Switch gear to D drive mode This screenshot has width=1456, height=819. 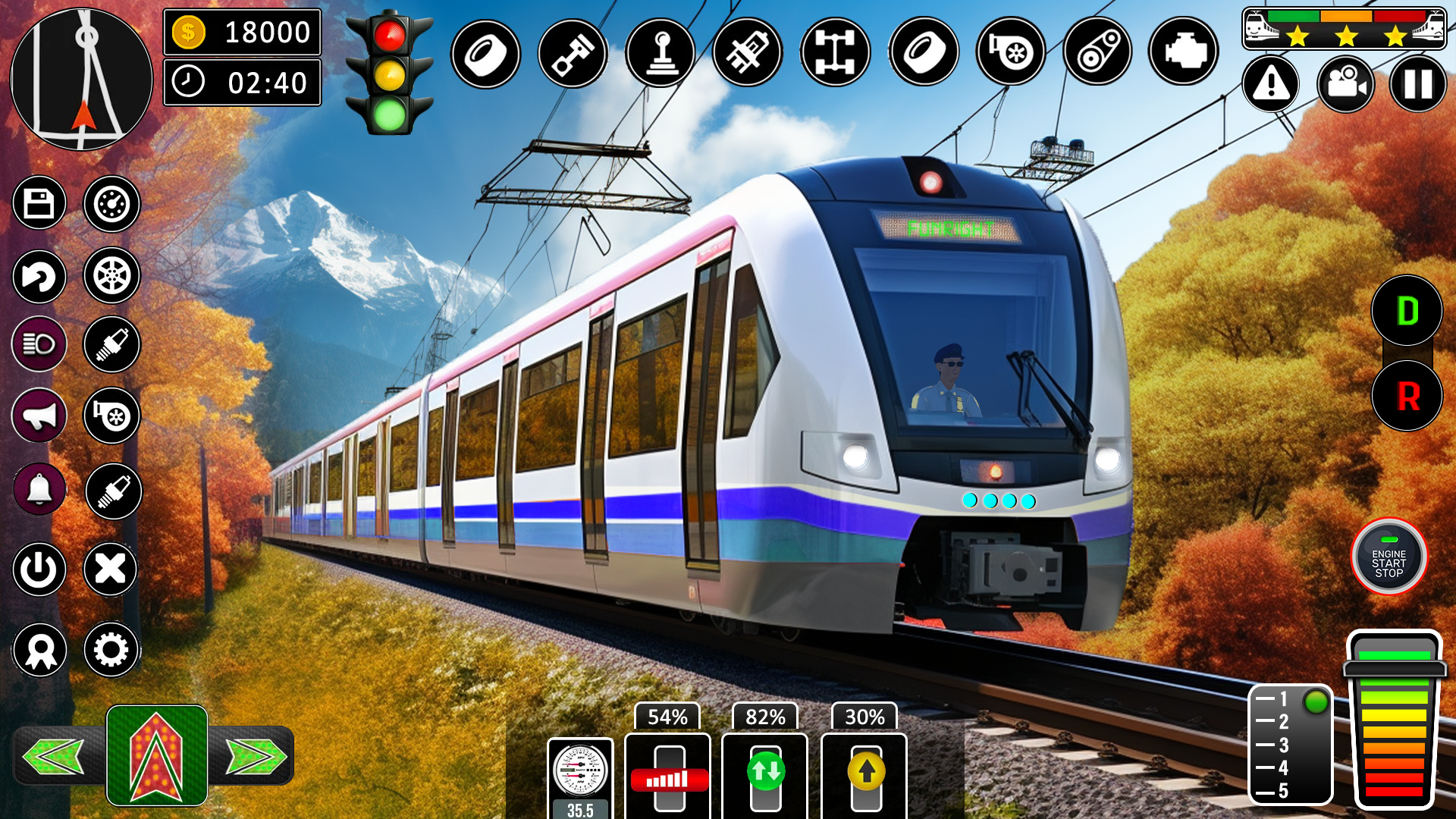(x=1409, y=309)
